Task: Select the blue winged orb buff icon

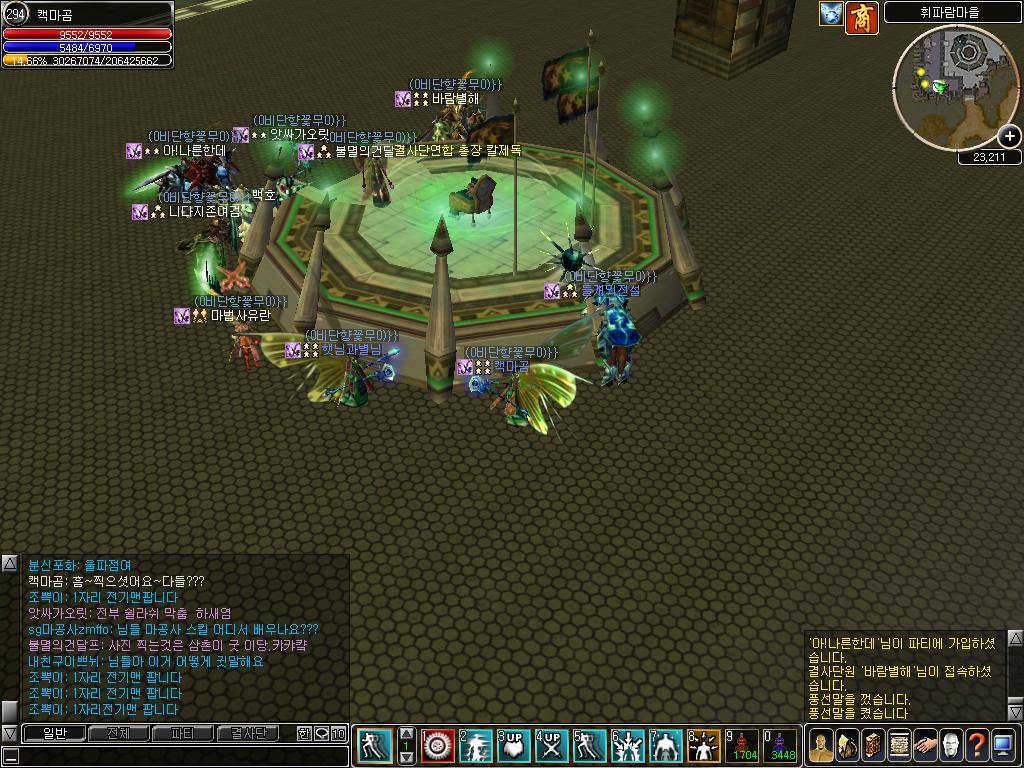Action: [x=831, y=14]
